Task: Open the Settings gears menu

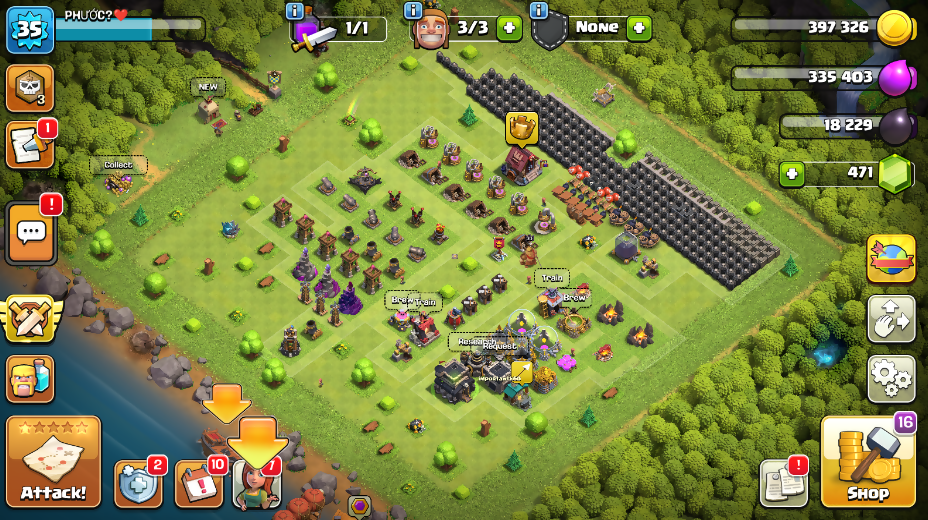Action: pyautogui.click(x=891, y=378)
